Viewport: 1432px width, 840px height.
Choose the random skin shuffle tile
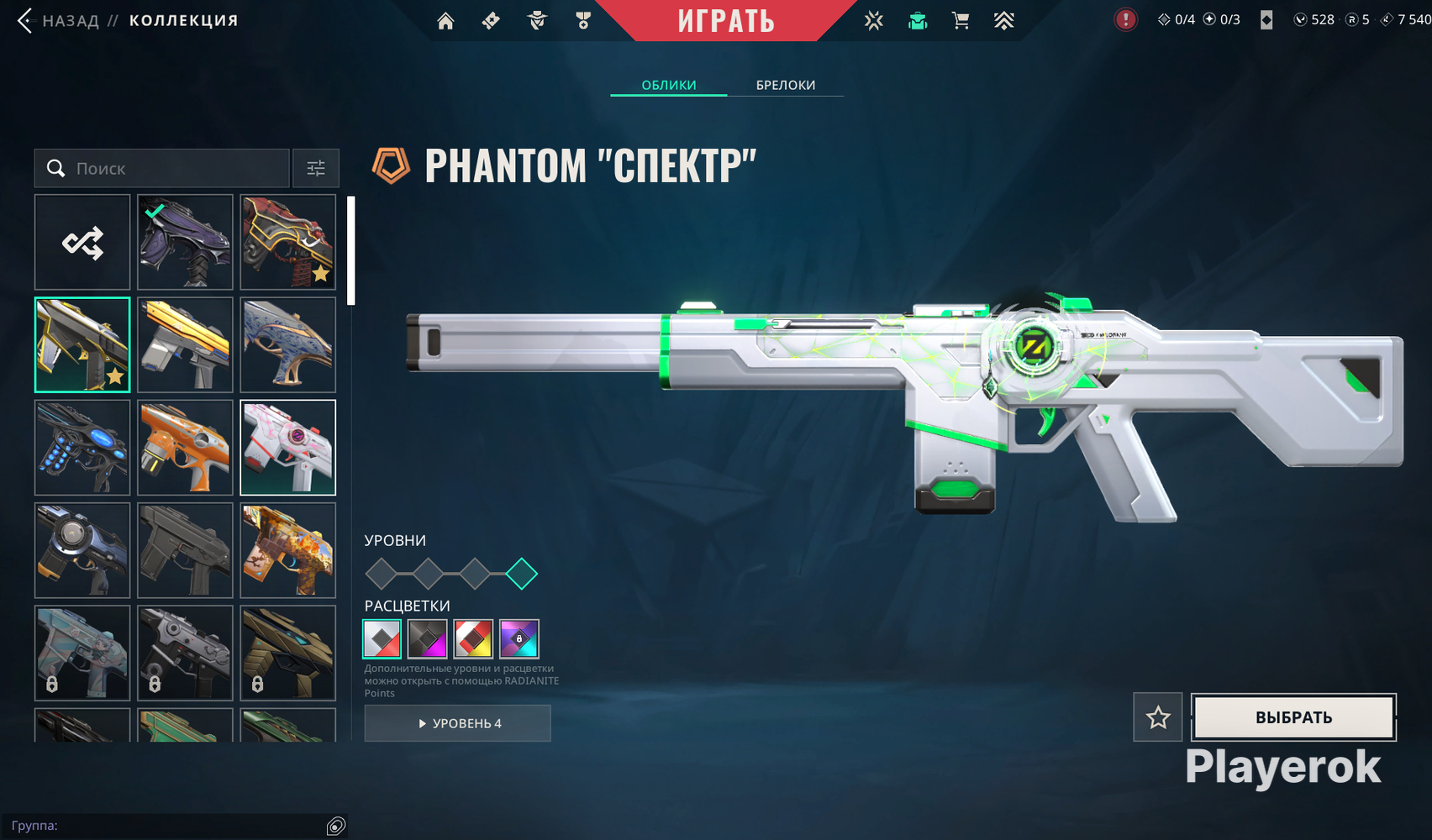click(x=82, y=243)
